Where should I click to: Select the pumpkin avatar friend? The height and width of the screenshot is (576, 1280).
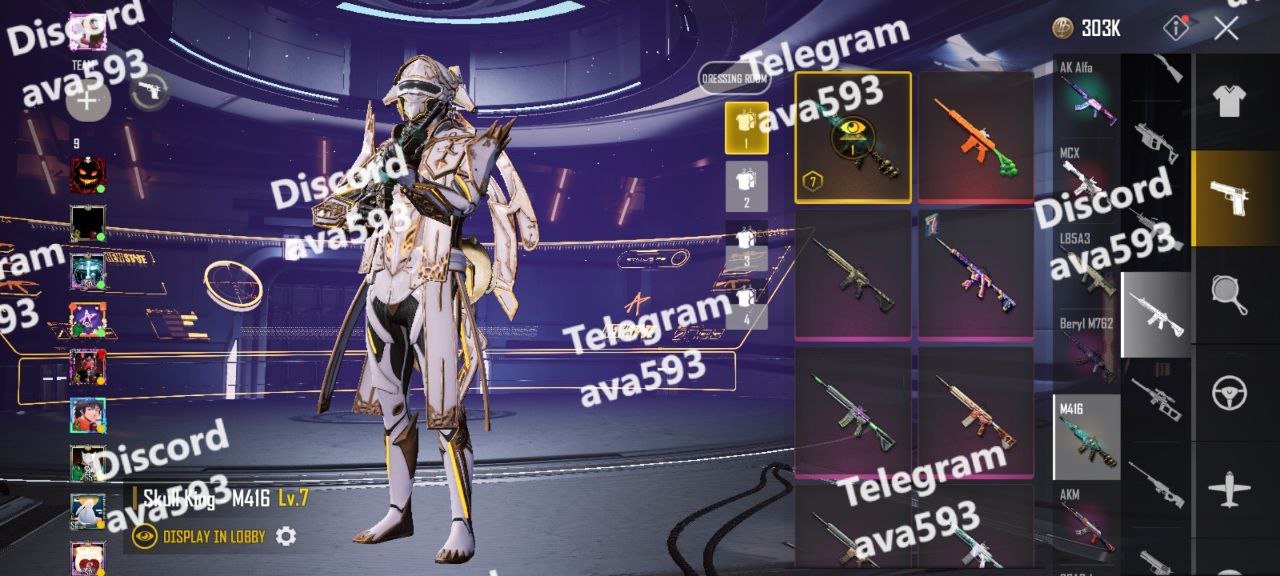(x=88, y=176)
